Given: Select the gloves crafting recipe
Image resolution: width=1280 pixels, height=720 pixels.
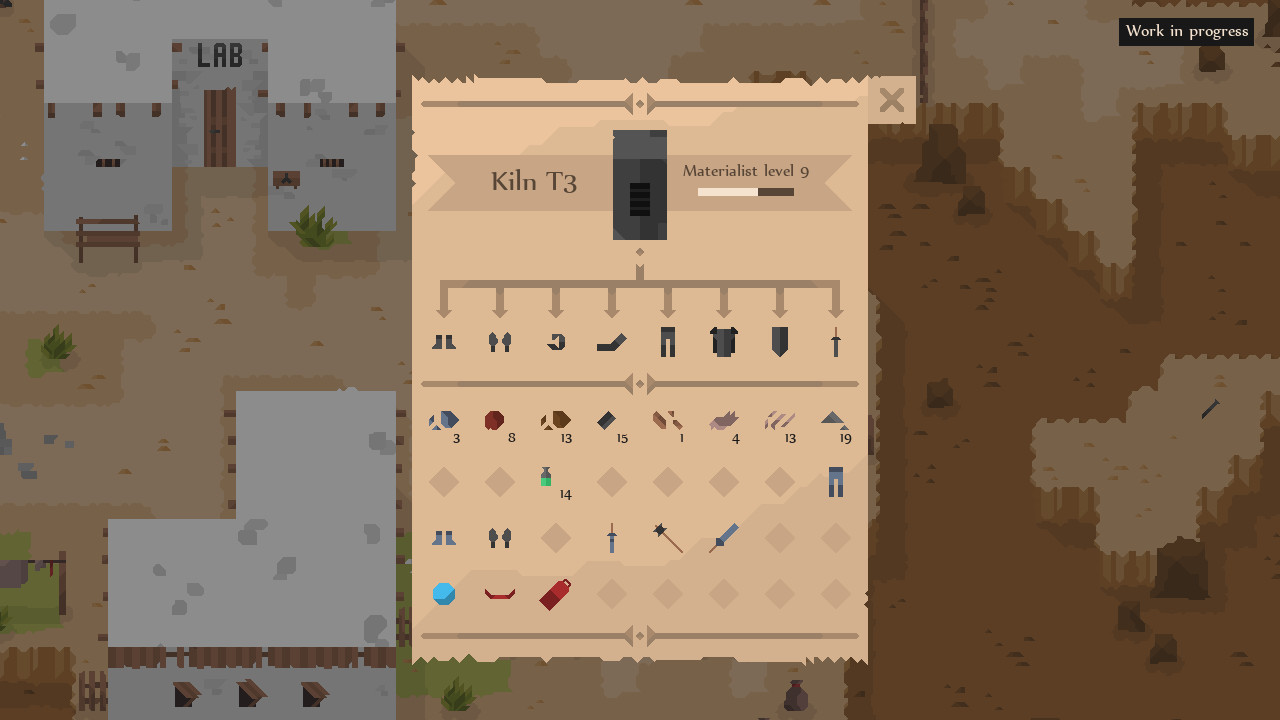Looking at the screenshot, I should [x=500, y=340].
